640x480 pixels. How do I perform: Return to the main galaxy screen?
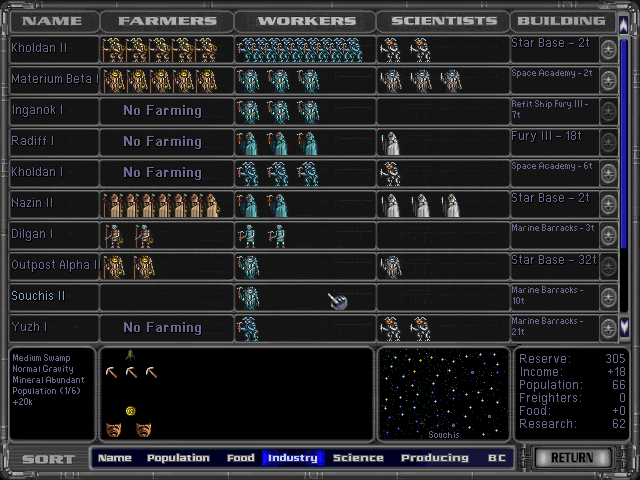[573, 458]
